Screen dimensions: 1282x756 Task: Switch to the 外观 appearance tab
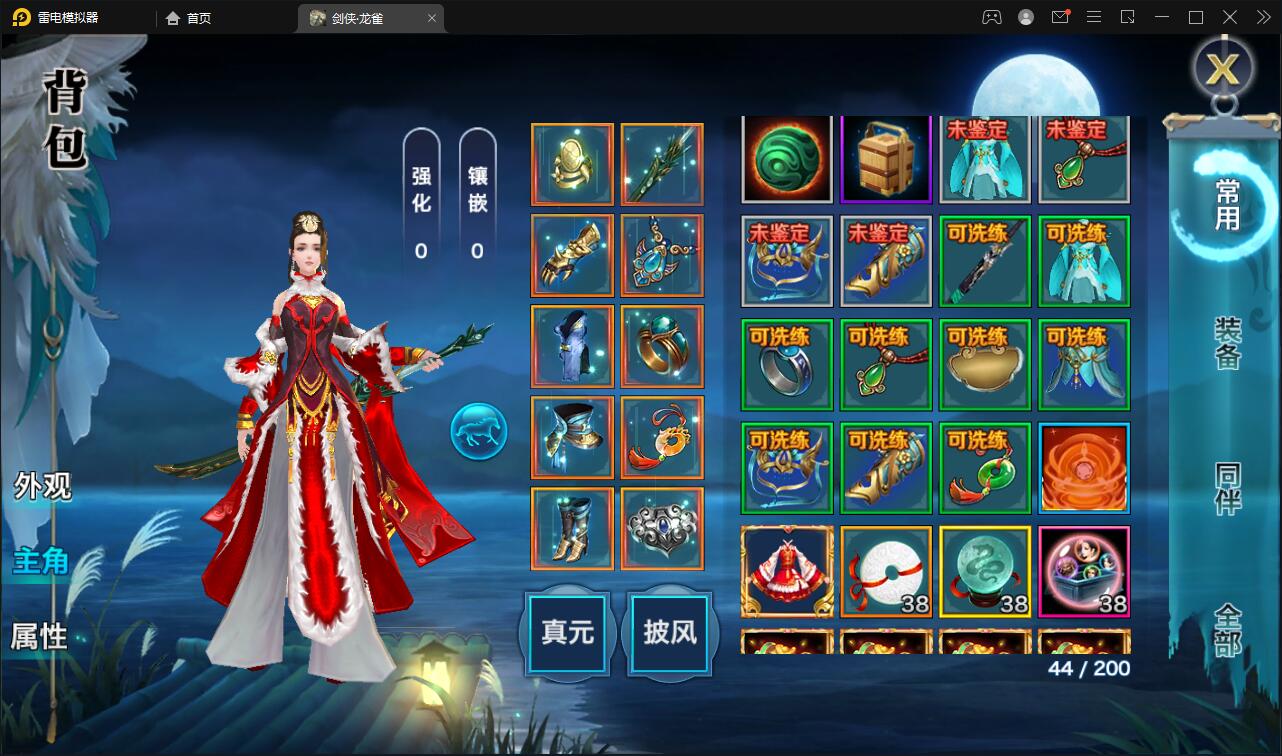pos(41,485)
